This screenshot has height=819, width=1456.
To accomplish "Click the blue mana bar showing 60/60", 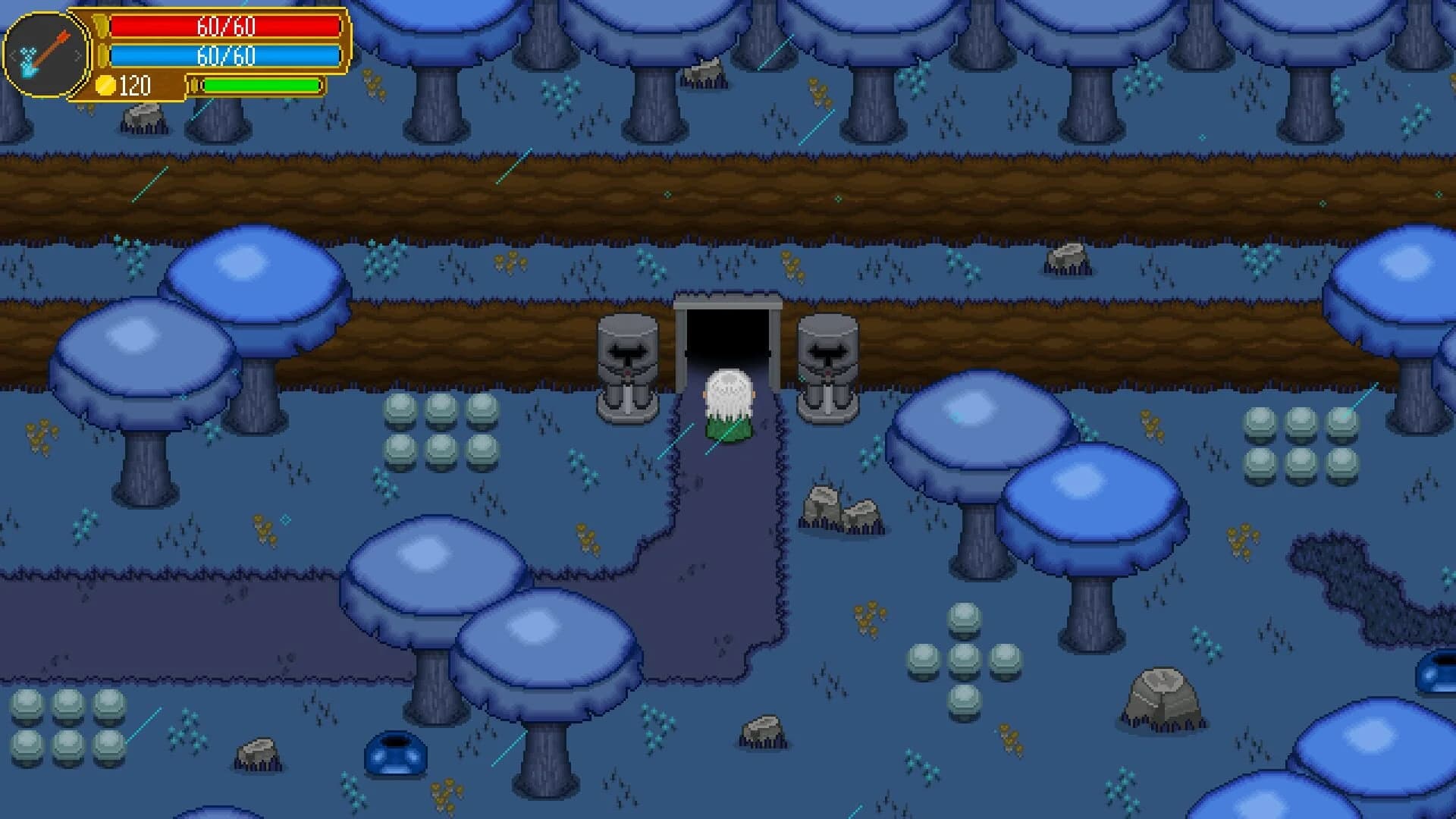I will (226, 54).
